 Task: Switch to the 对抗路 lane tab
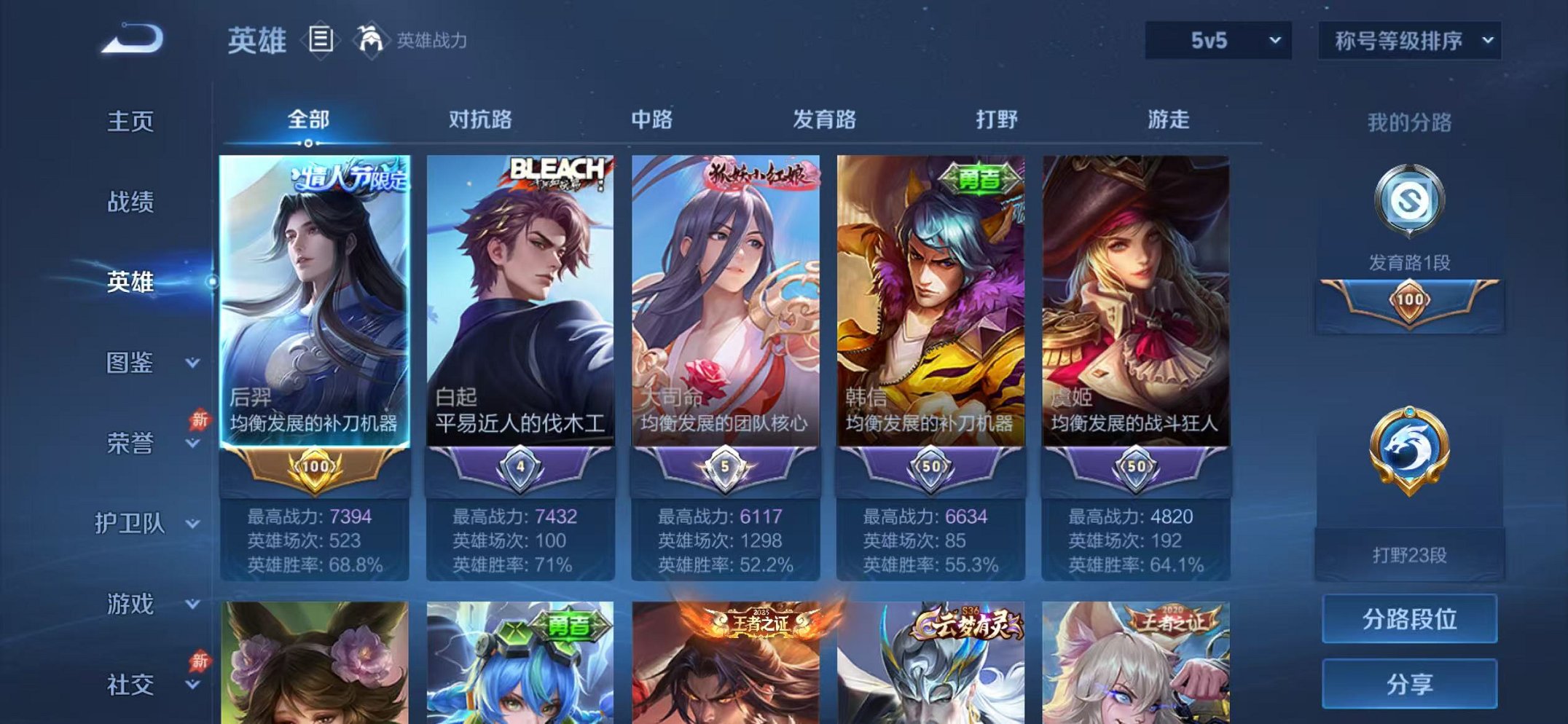481,119
